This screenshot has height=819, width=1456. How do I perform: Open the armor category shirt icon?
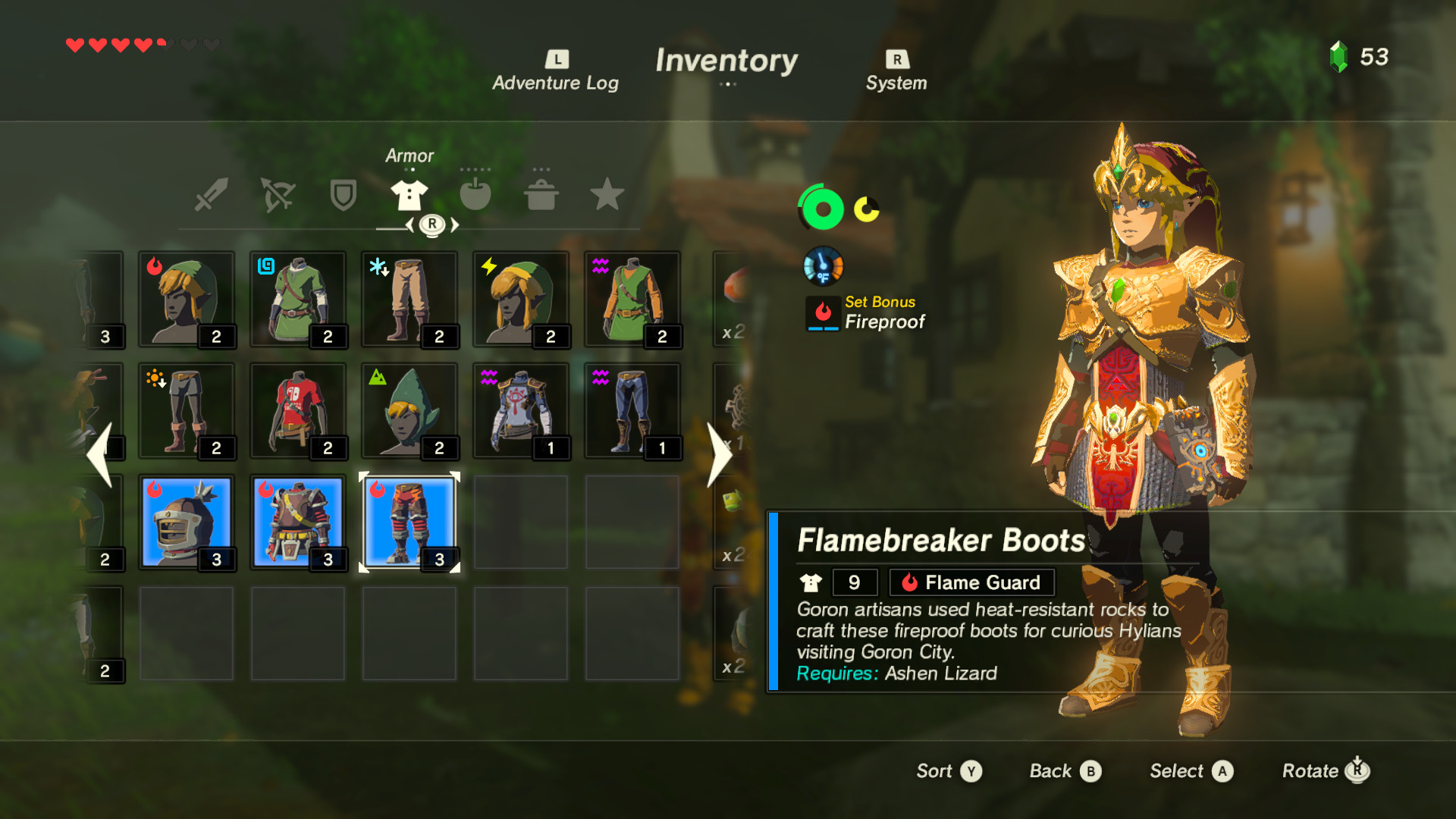coord(409,194)
